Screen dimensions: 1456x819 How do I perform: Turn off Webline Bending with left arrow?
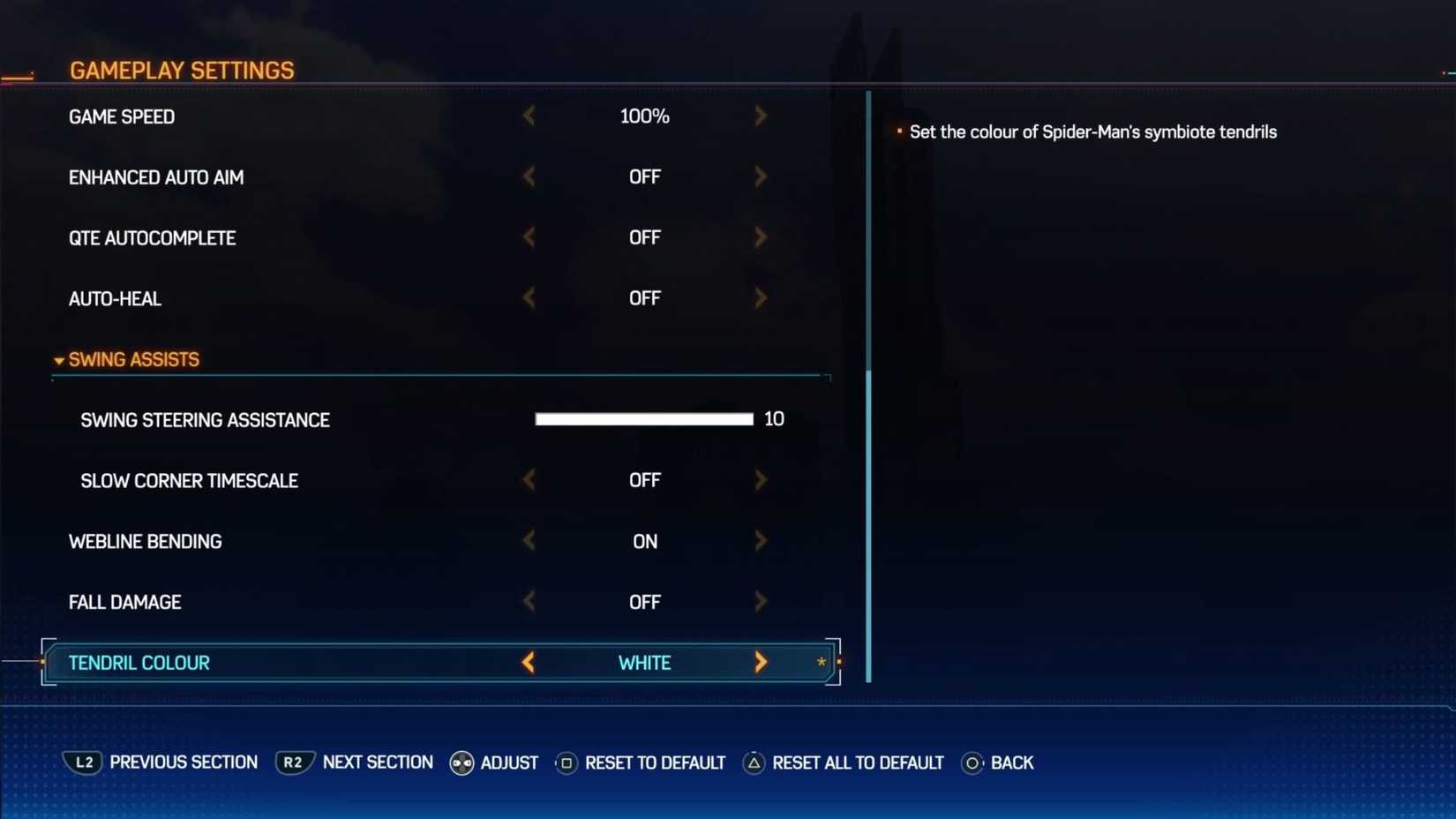[529, 540]
